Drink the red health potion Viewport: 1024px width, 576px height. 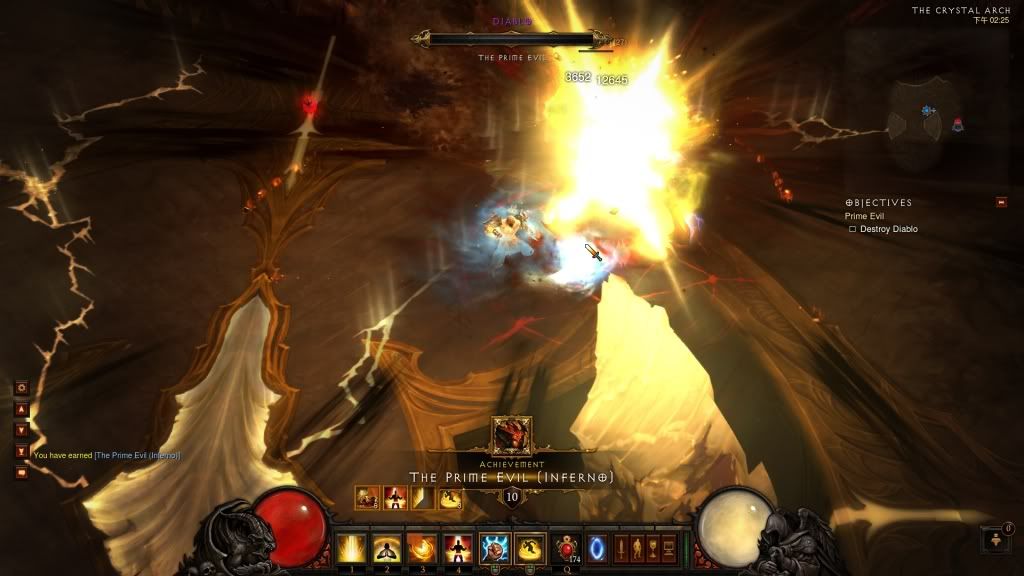pos(568,548)
